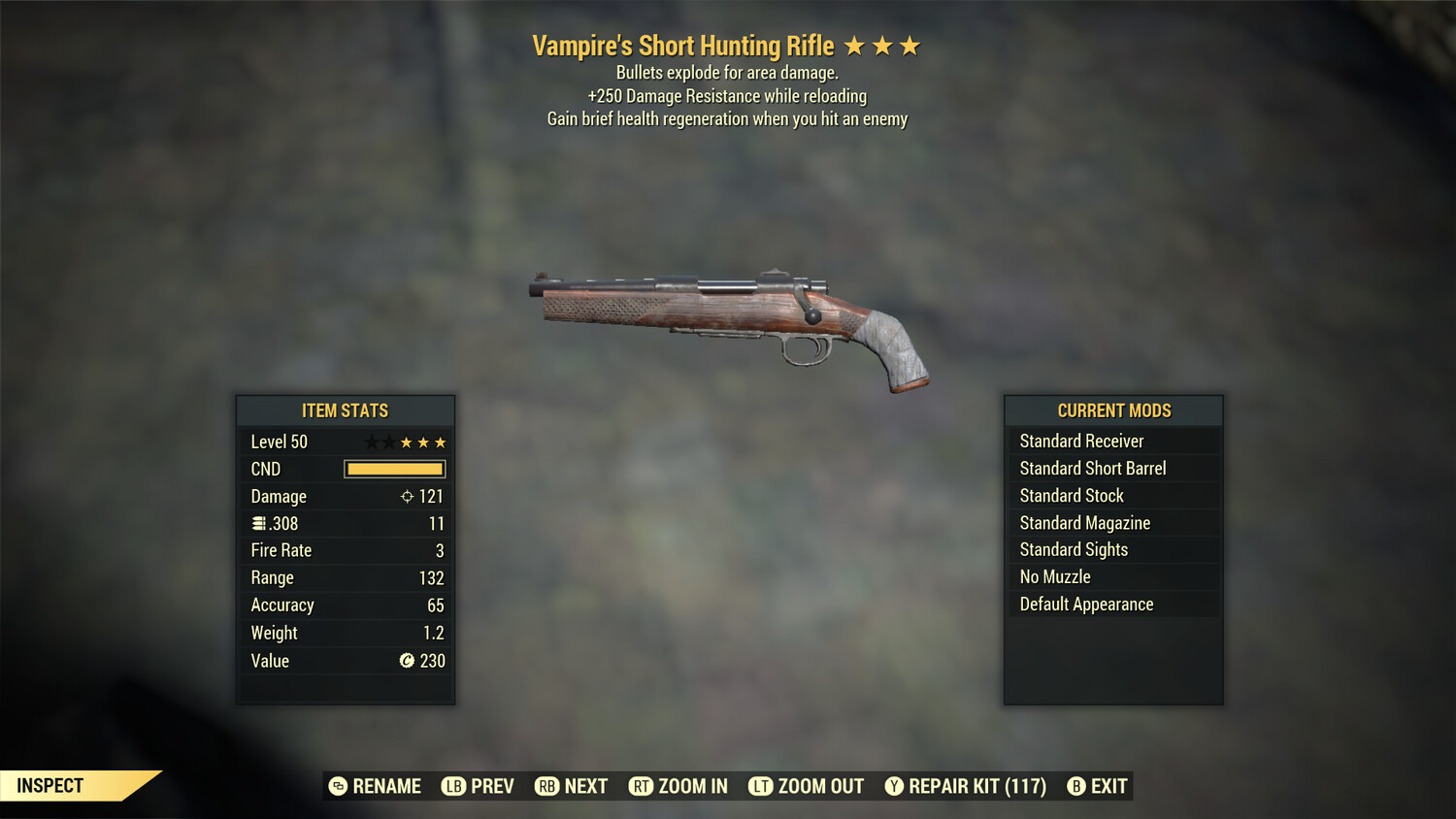This screenshot has width=1456, height=819.
Task: Click the REPAIR KIT (117) button
Action: (965, 786)
